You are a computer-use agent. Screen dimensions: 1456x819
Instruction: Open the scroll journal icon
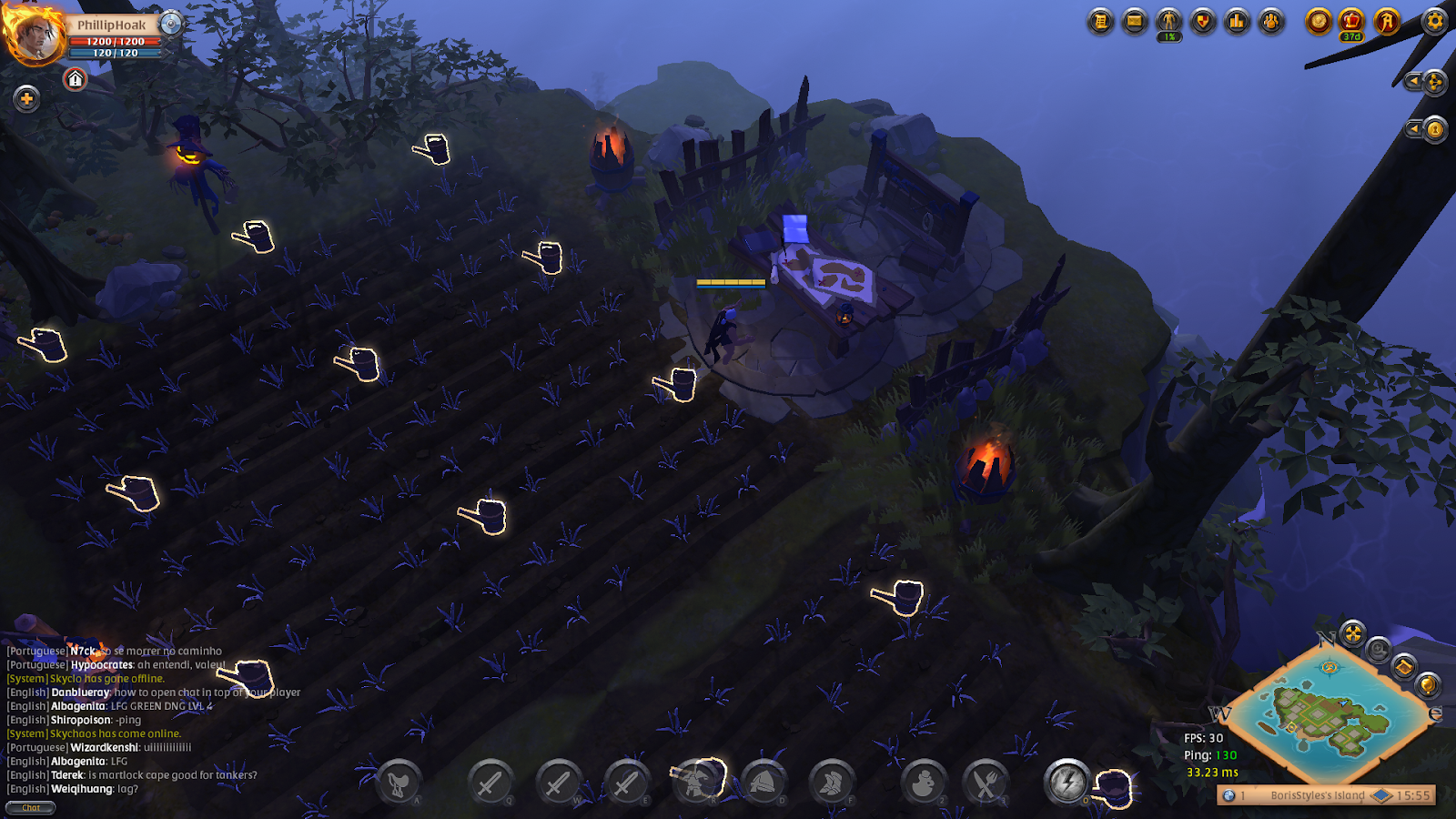[x=1101, y=20]
